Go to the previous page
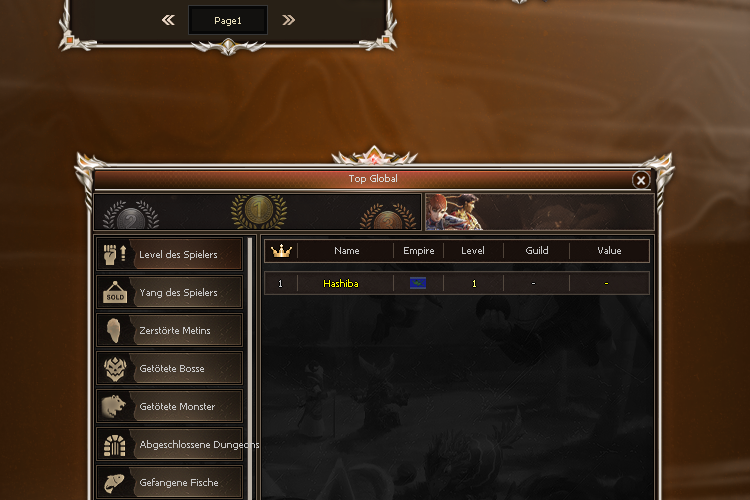750x500 pixels. pos(168,20)
